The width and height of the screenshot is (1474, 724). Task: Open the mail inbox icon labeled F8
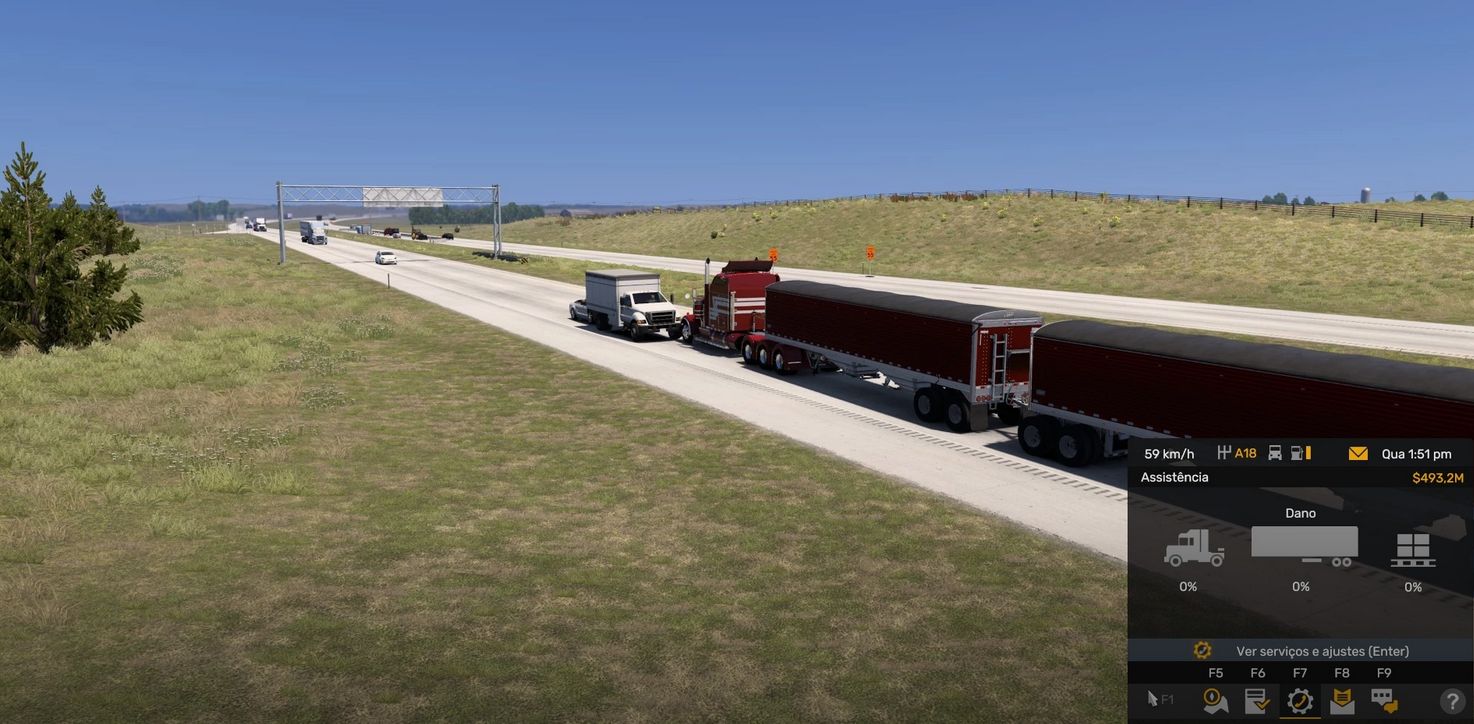pyautogui.click(x=1341, y=699)
